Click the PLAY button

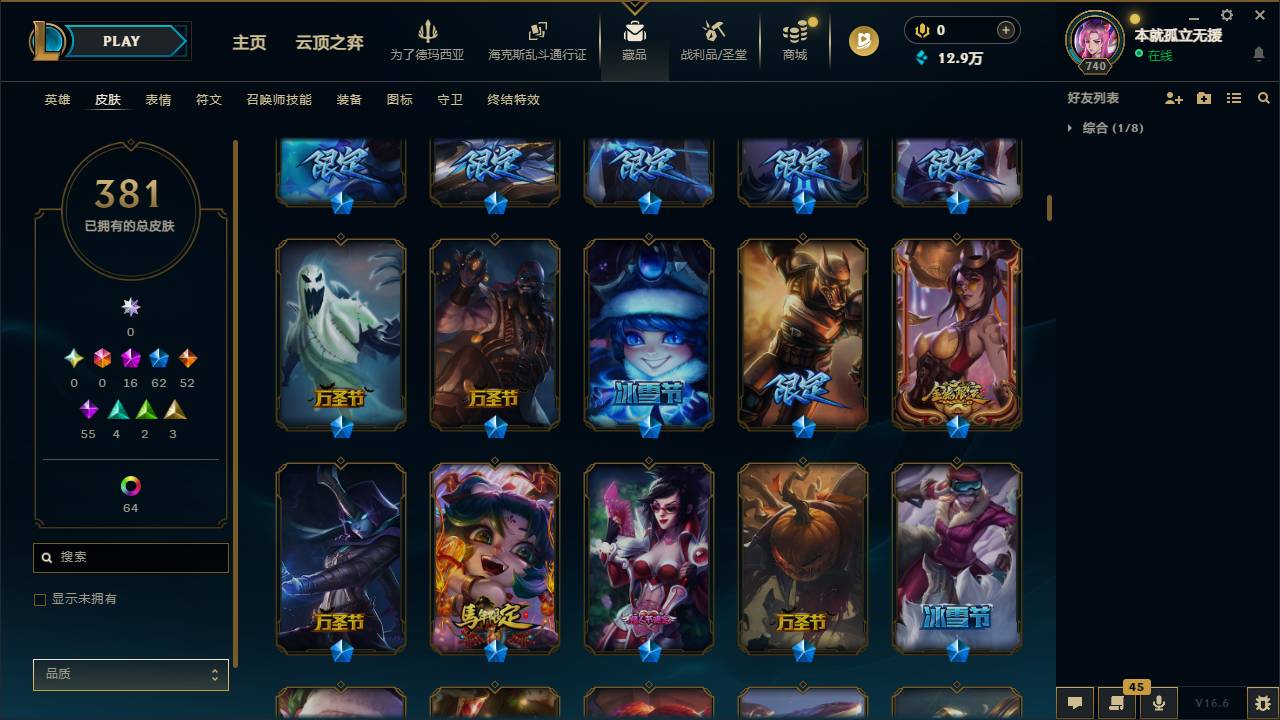(x=121, y=41)
